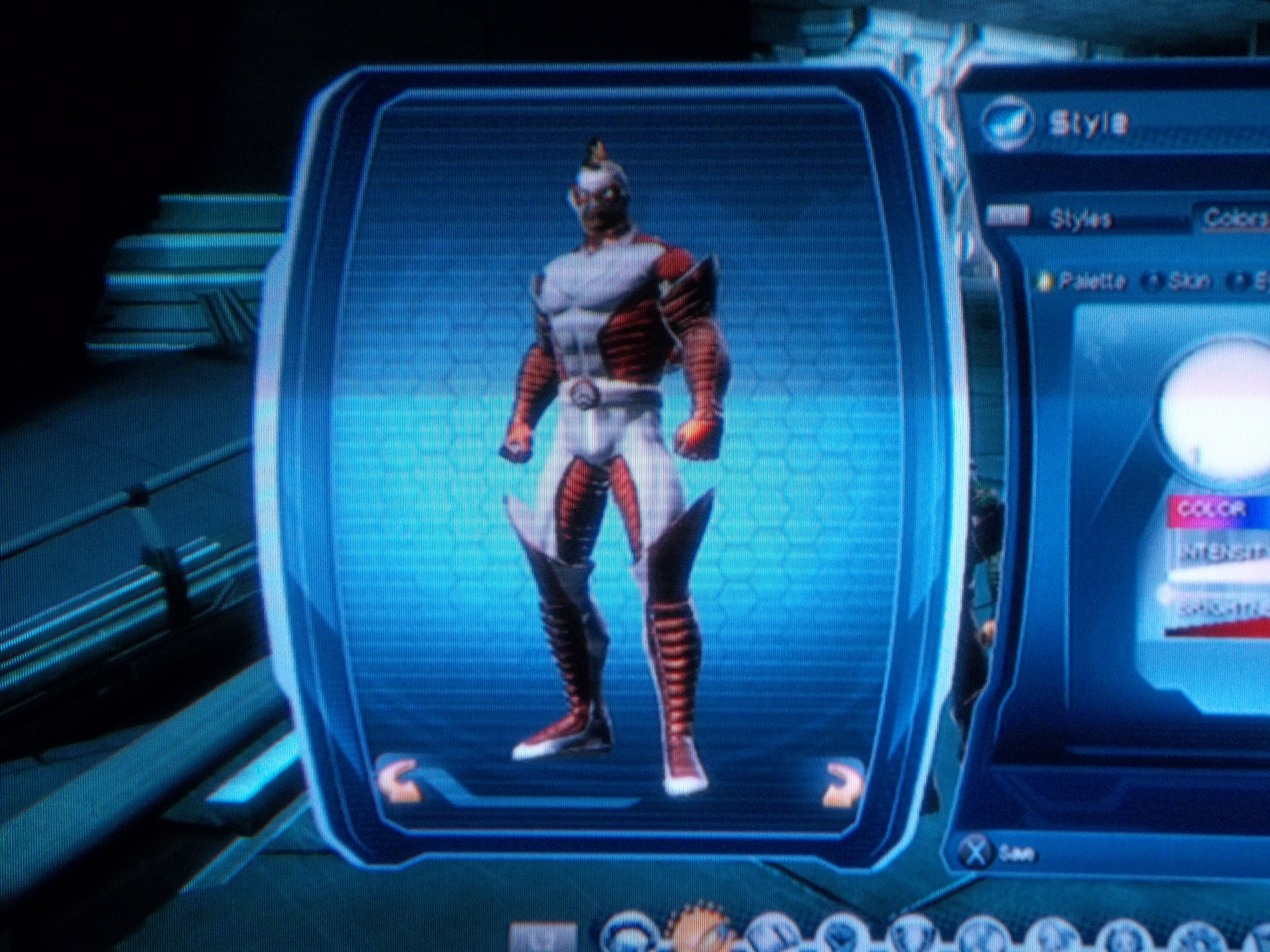Open the Colors tab
This screenshot has height=952, width=1270.
1234,218
